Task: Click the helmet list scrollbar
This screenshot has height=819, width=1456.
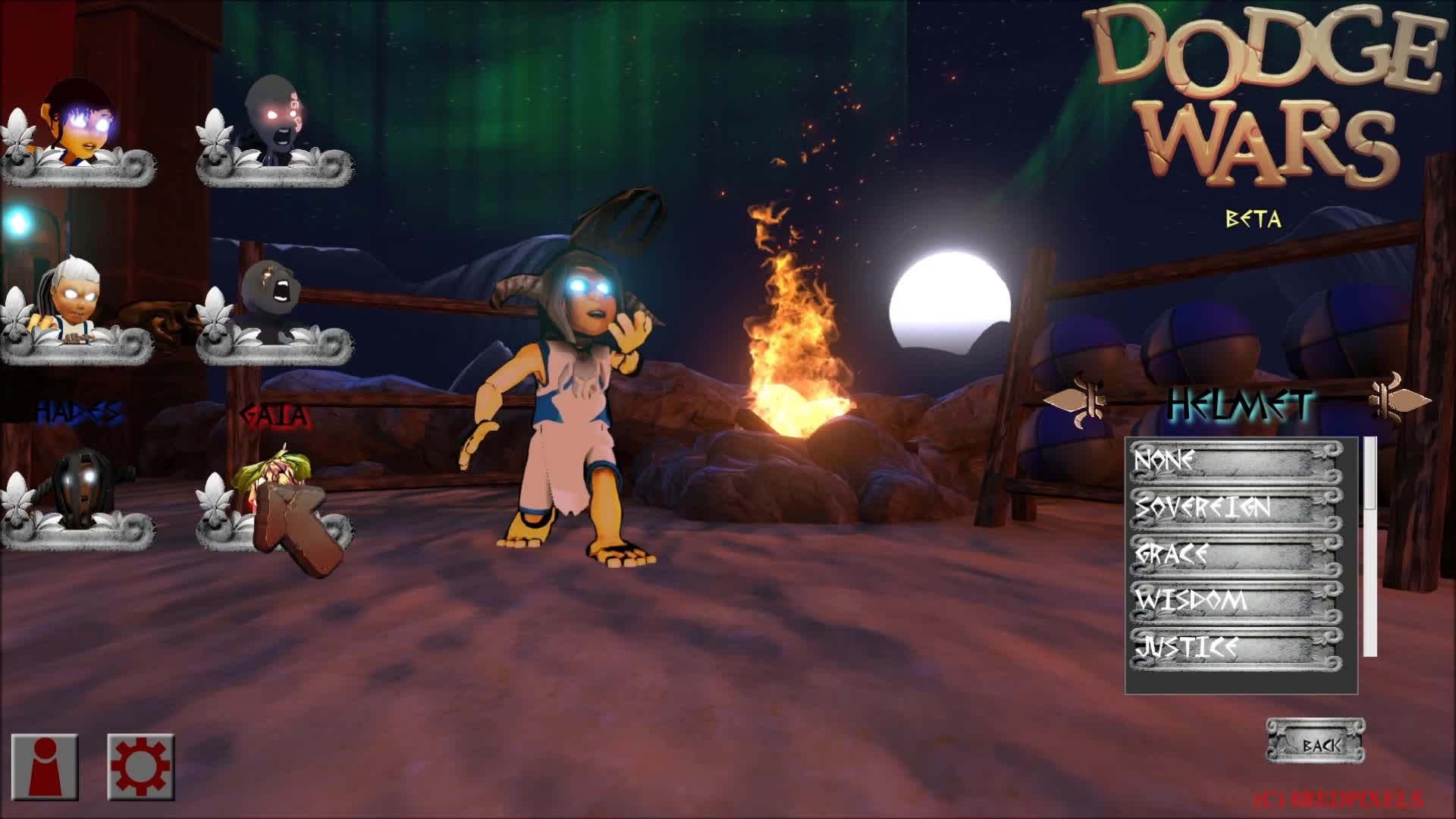Action: [x=1371, y=546]
